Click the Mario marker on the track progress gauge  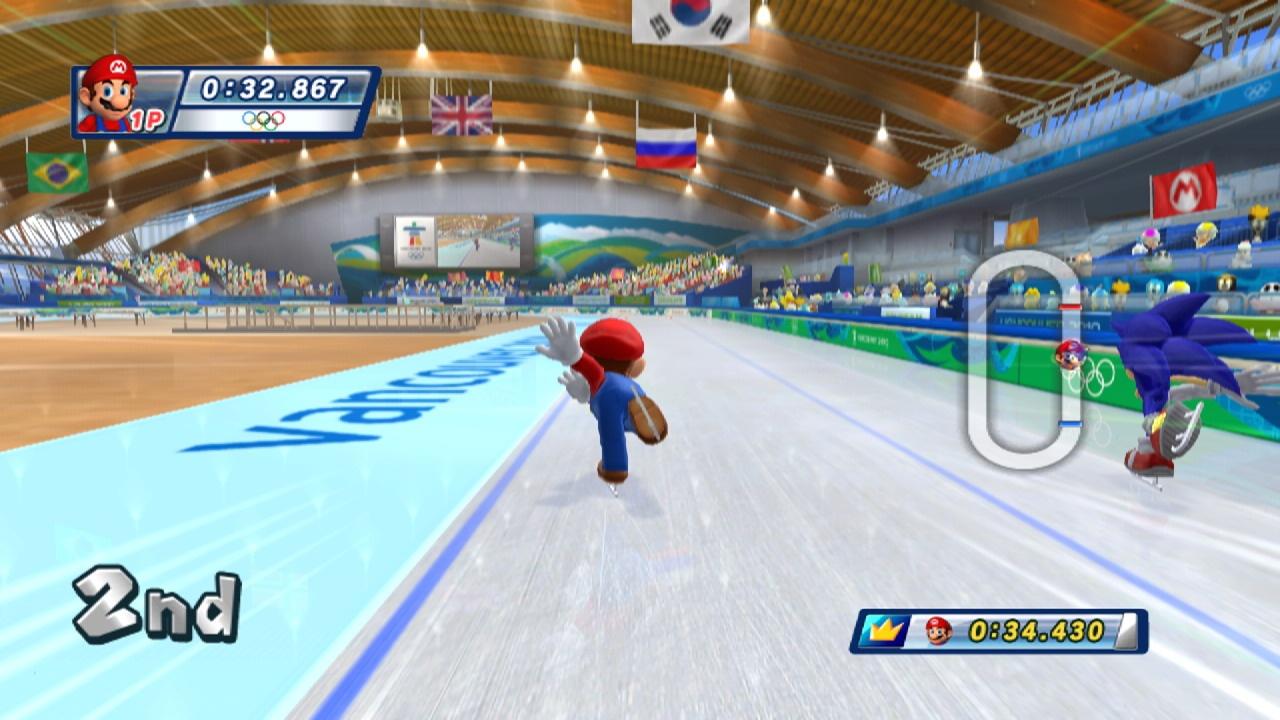[1071, 354]
